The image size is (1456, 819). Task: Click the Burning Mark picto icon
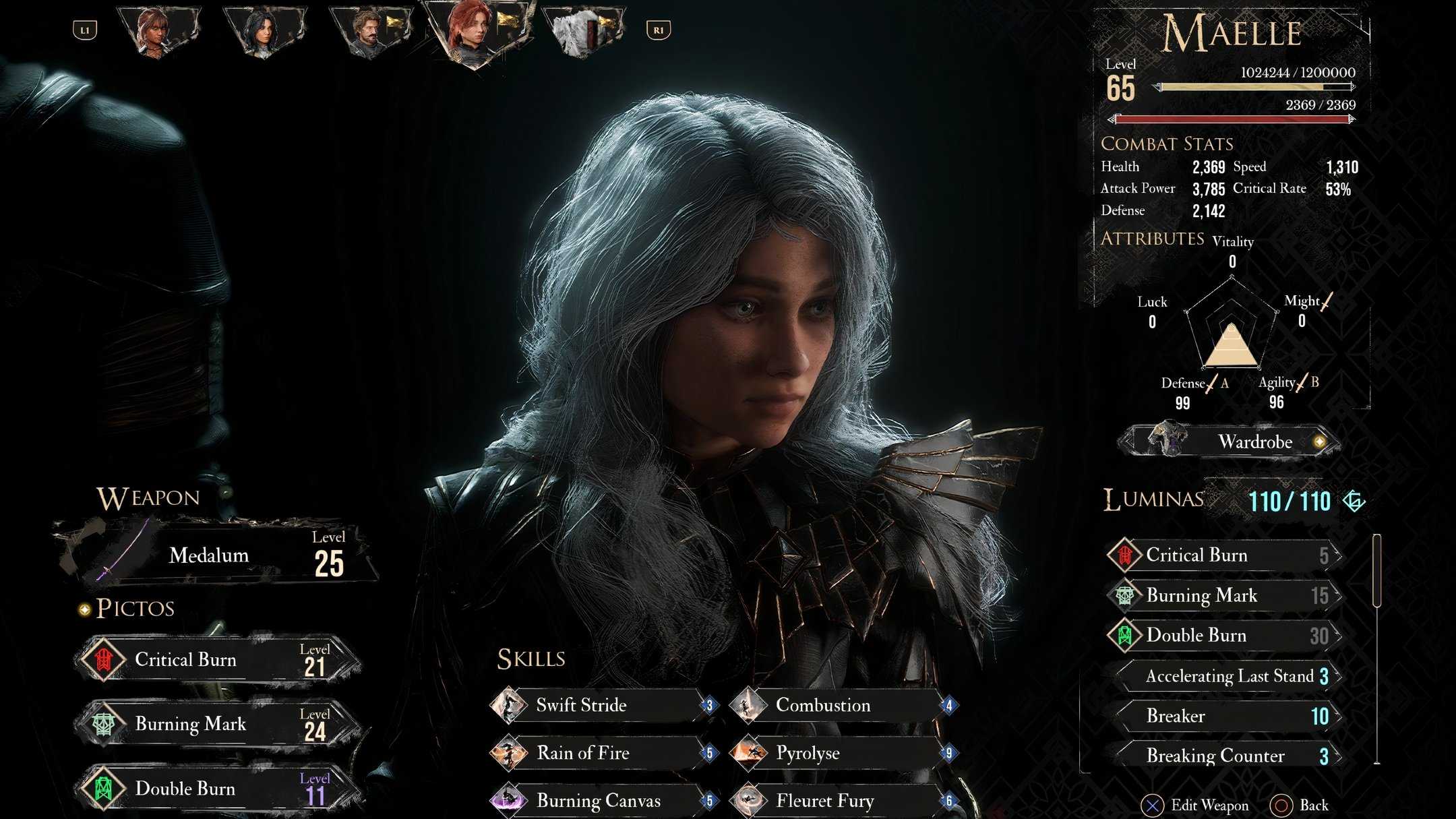coord(104,723)
